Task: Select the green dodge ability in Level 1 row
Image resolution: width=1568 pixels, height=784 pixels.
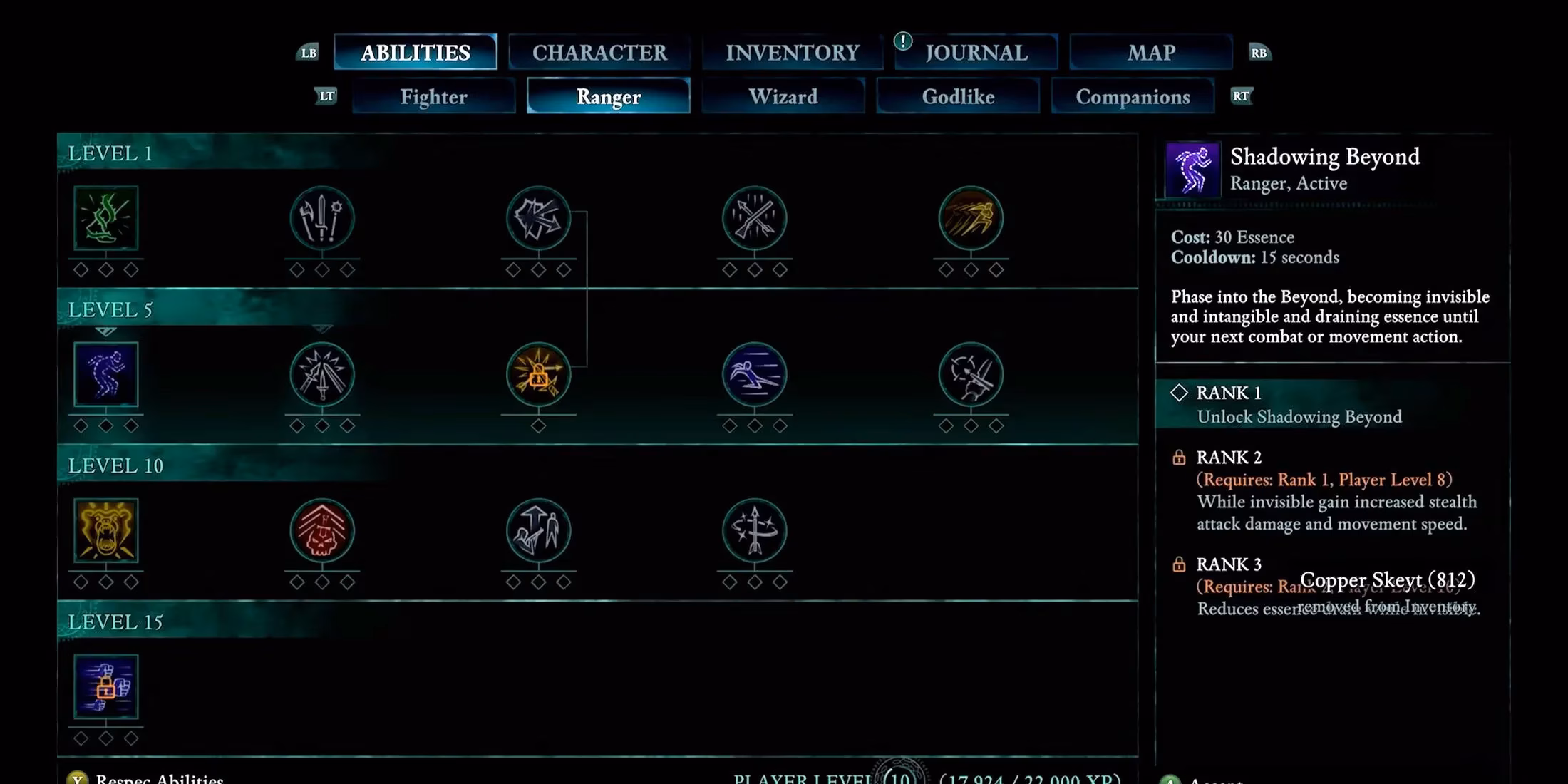Action: [x=107, y=220]
